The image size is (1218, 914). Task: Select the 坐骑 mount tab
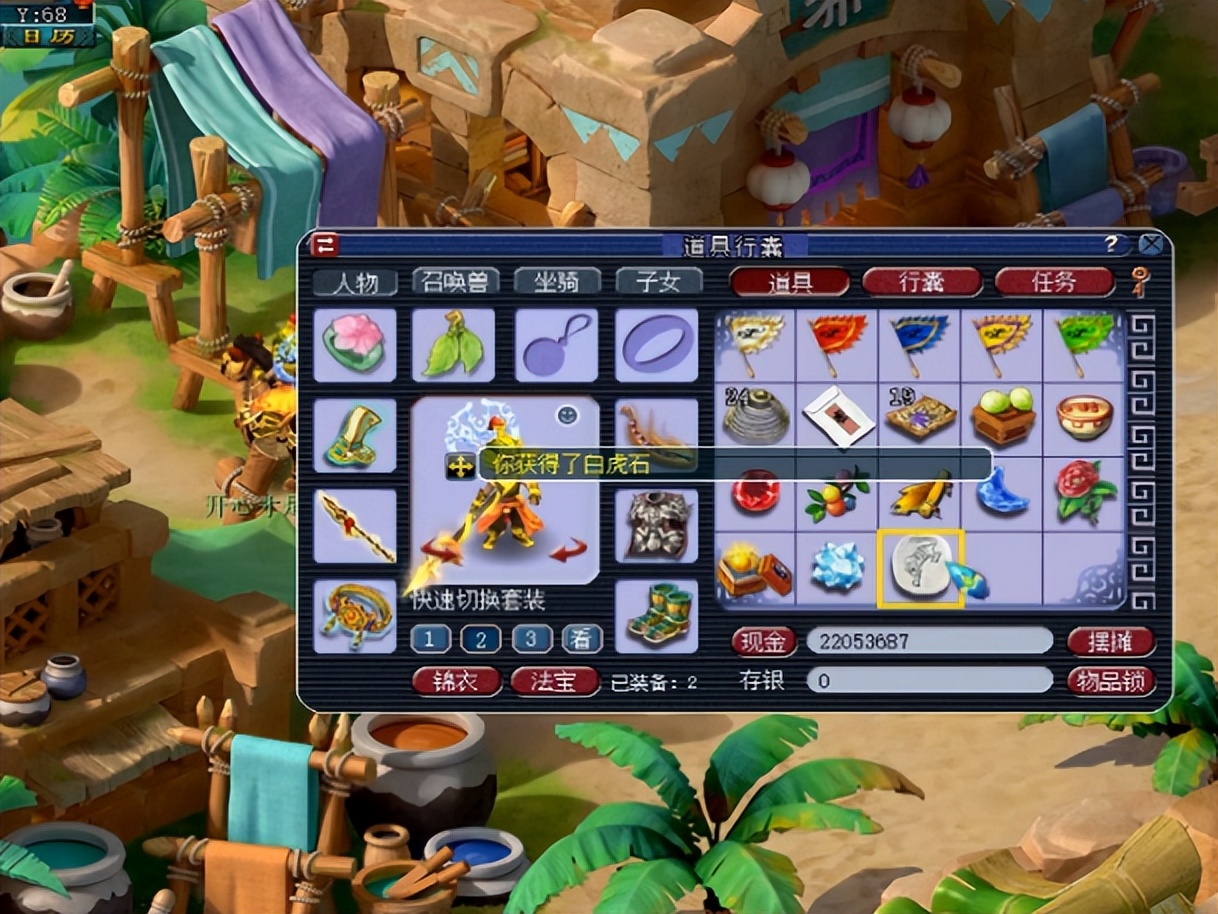point(557,282)
